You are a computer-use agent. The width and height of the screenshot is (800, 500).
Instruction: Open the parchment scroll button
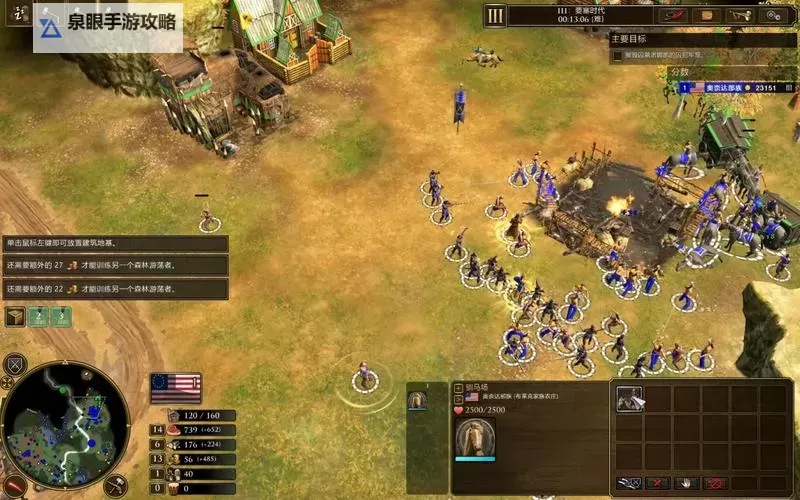pos(708,15)
